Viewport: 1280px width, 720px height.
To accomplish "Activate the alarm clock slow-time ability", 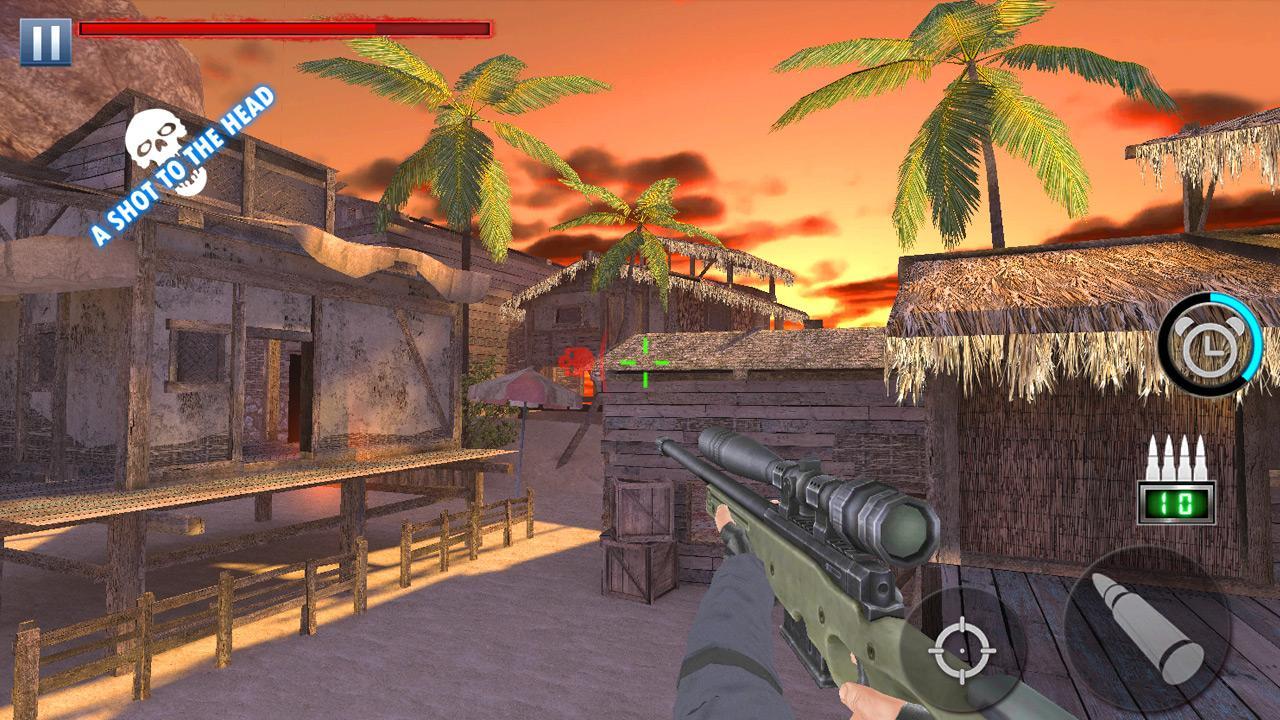I will pyautogui.click(x=1209, y=345).
